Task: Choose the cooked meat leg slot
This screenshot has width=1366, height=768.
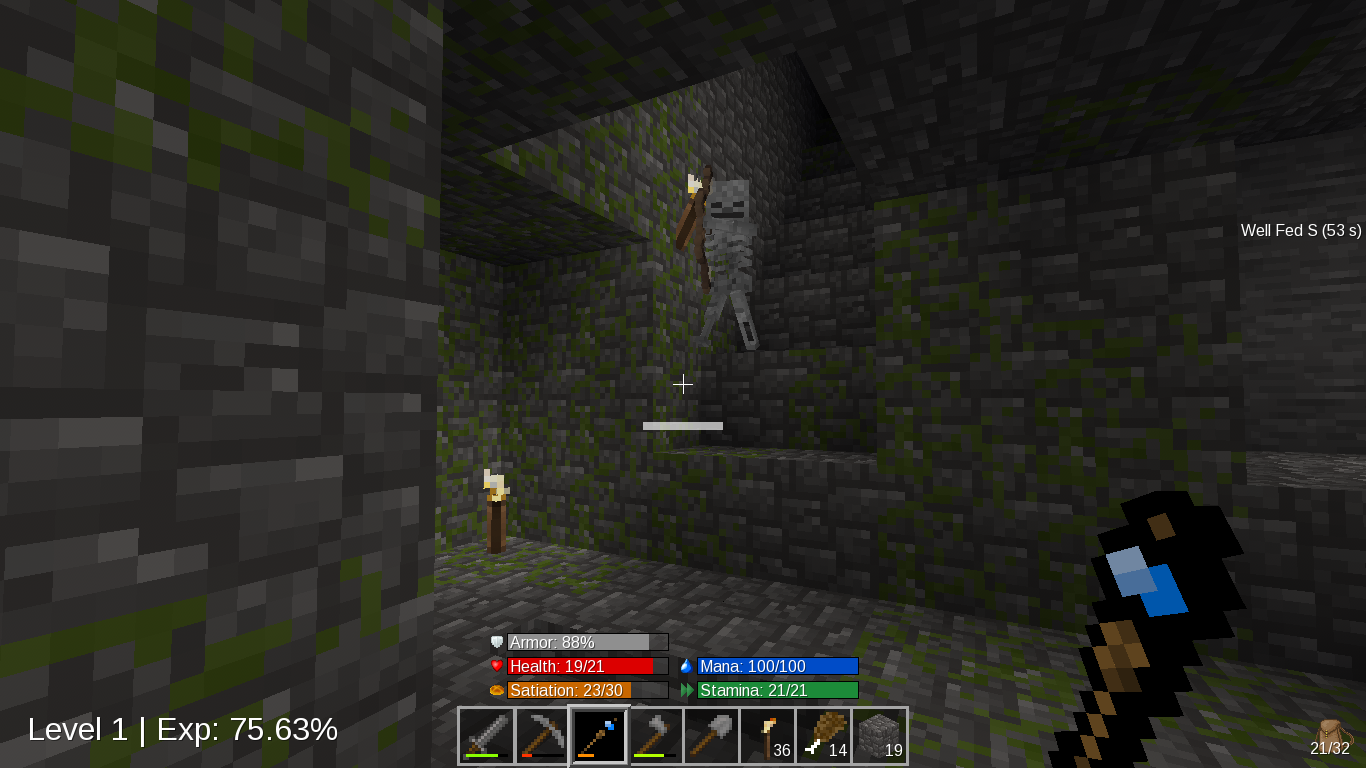Action: click(x=823, y=736)
